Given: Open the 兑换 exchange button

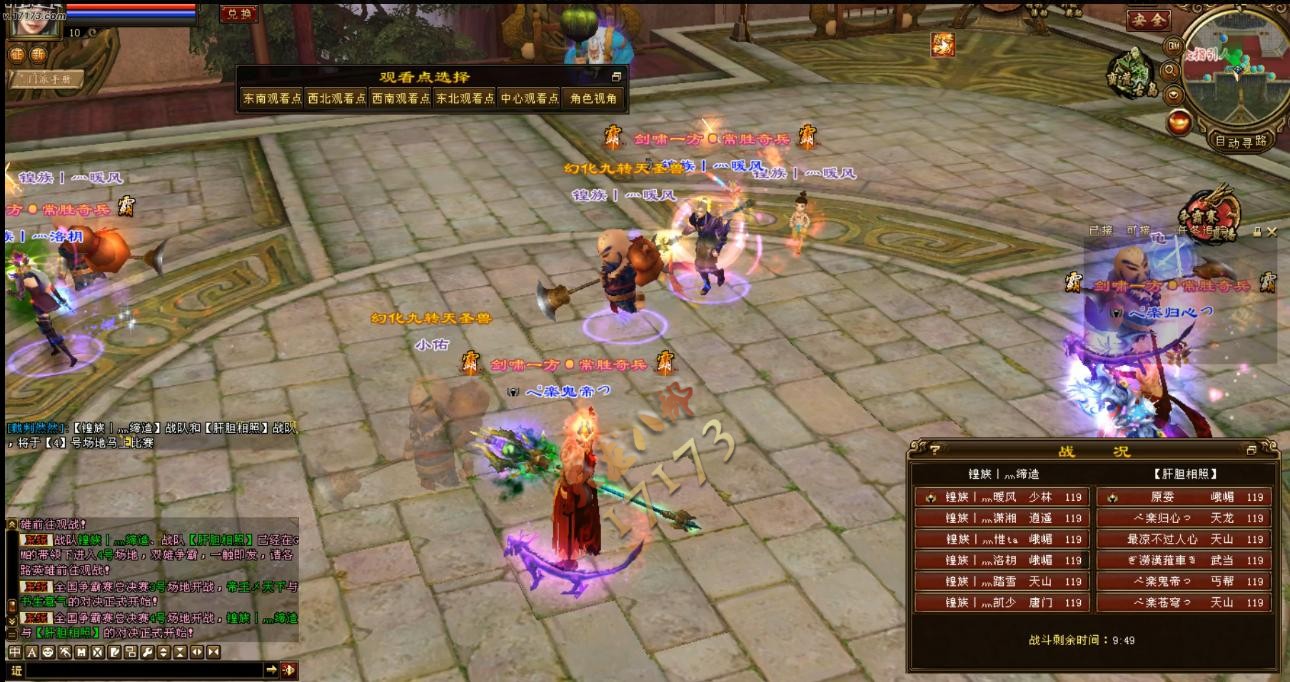Looking at the screenshot, I should coord(240,14).
